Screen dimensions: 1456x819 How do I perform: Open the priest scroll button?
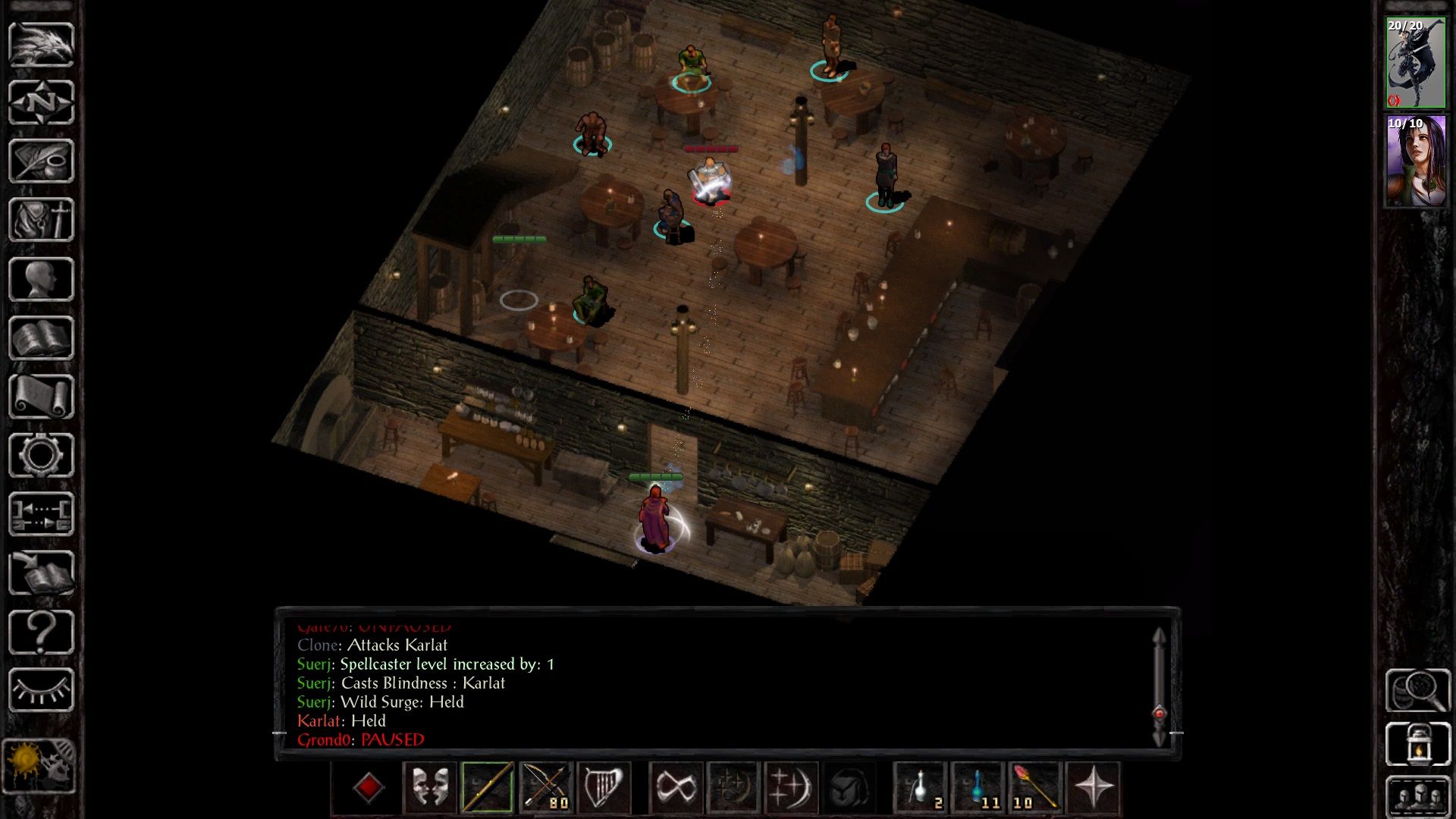tap(41, 396)
